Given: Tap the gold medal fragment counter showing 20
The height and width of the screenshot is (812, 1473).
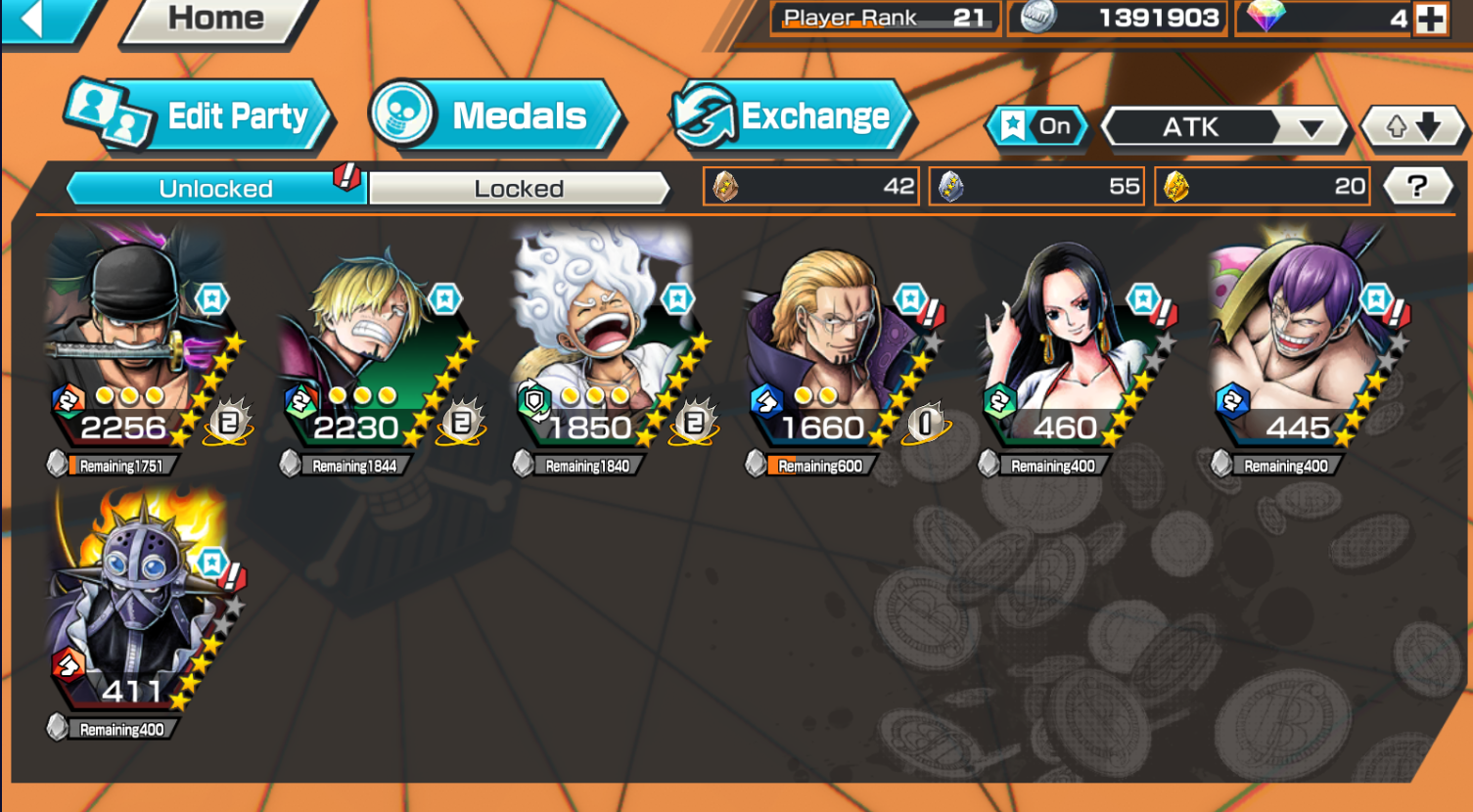Looking at the screenshot, I should (x=1262, y=186).
